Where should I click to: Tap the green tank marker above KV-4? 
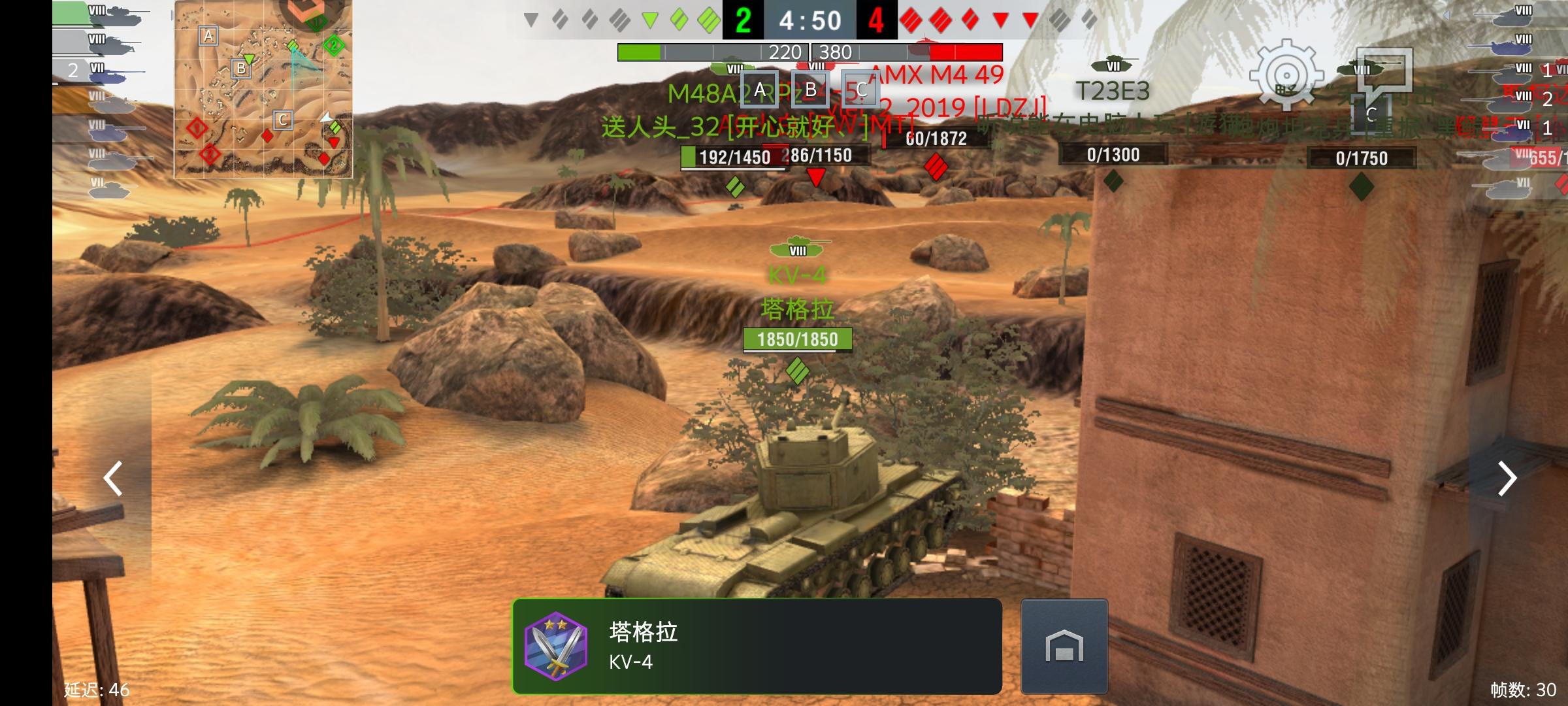pos(797,249)
